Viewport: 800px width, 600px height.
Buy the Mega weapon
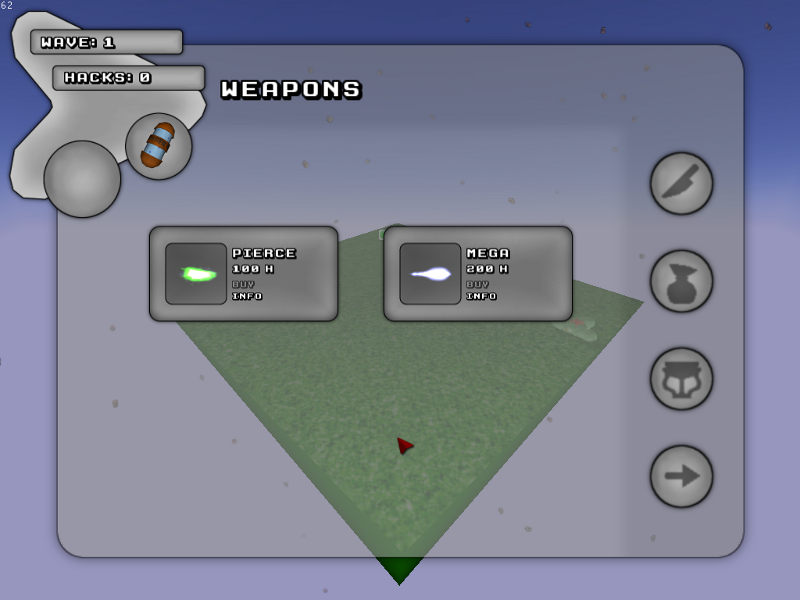click(477, 284)
